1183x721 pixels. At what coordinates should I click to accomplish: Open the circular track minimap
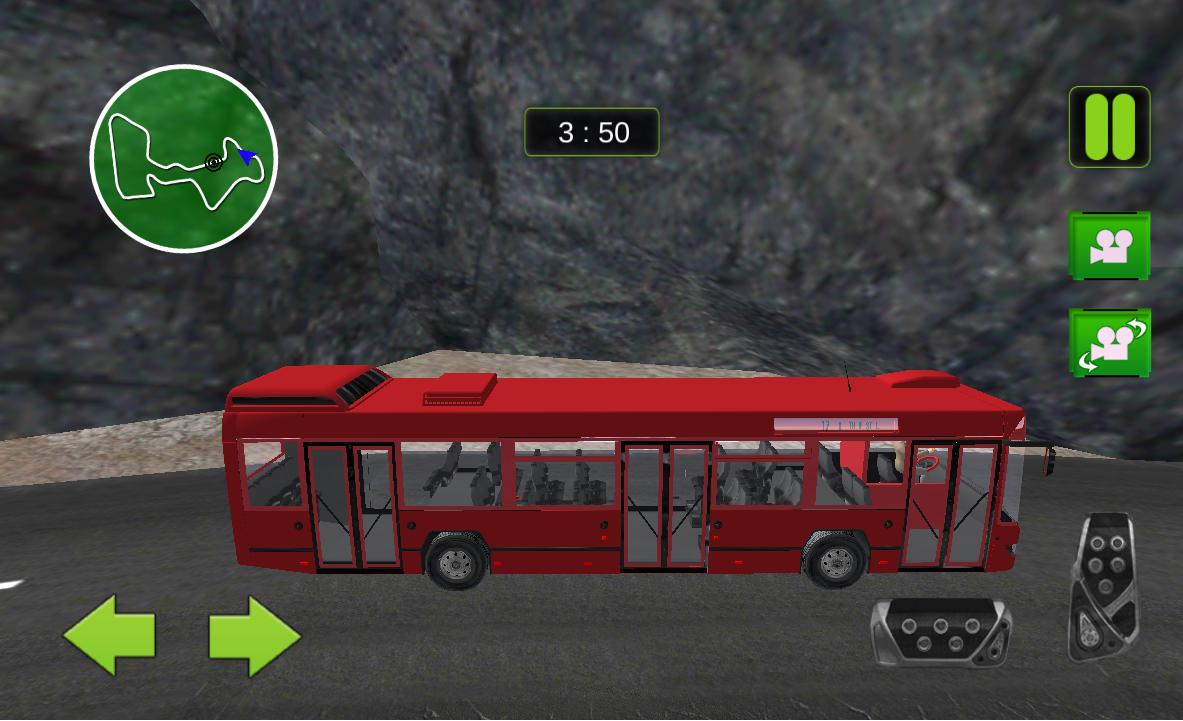pyautogui.click(x=183, y=158)
